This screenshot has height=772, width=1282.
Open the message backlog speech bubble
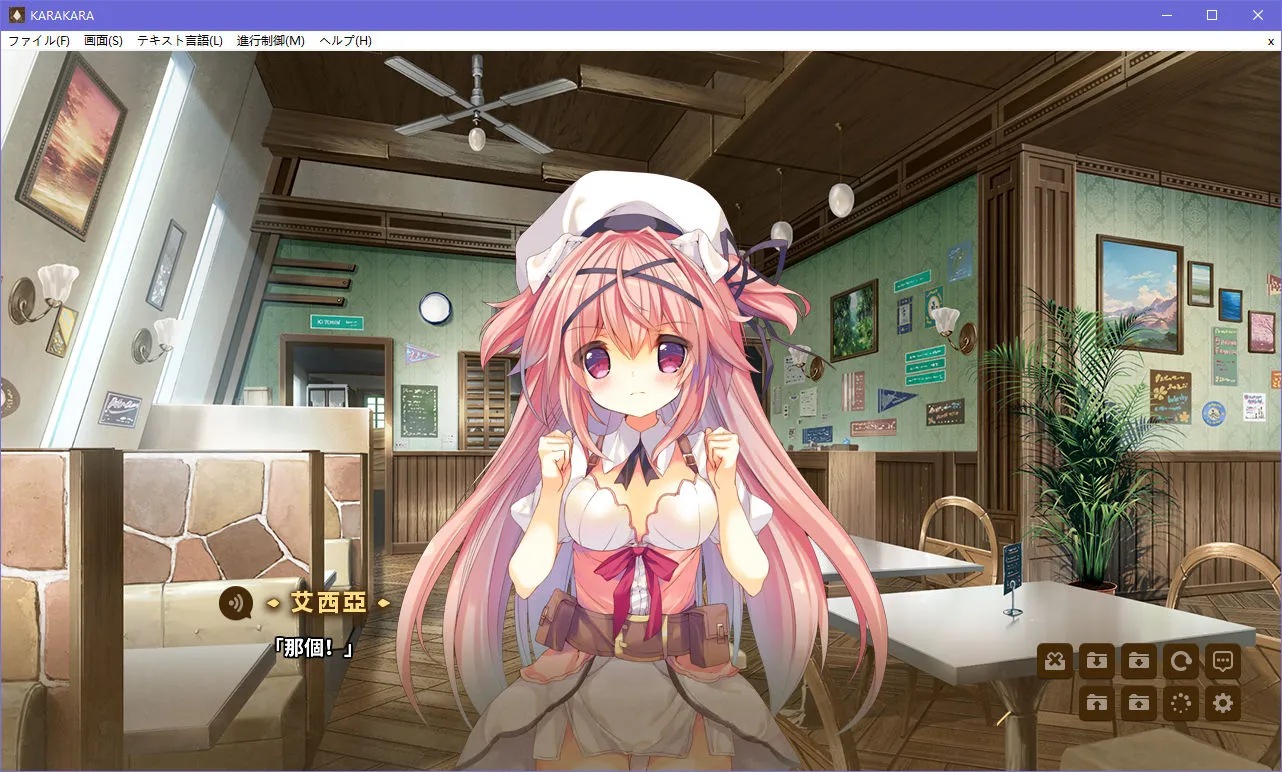(x=1222, y=661)
